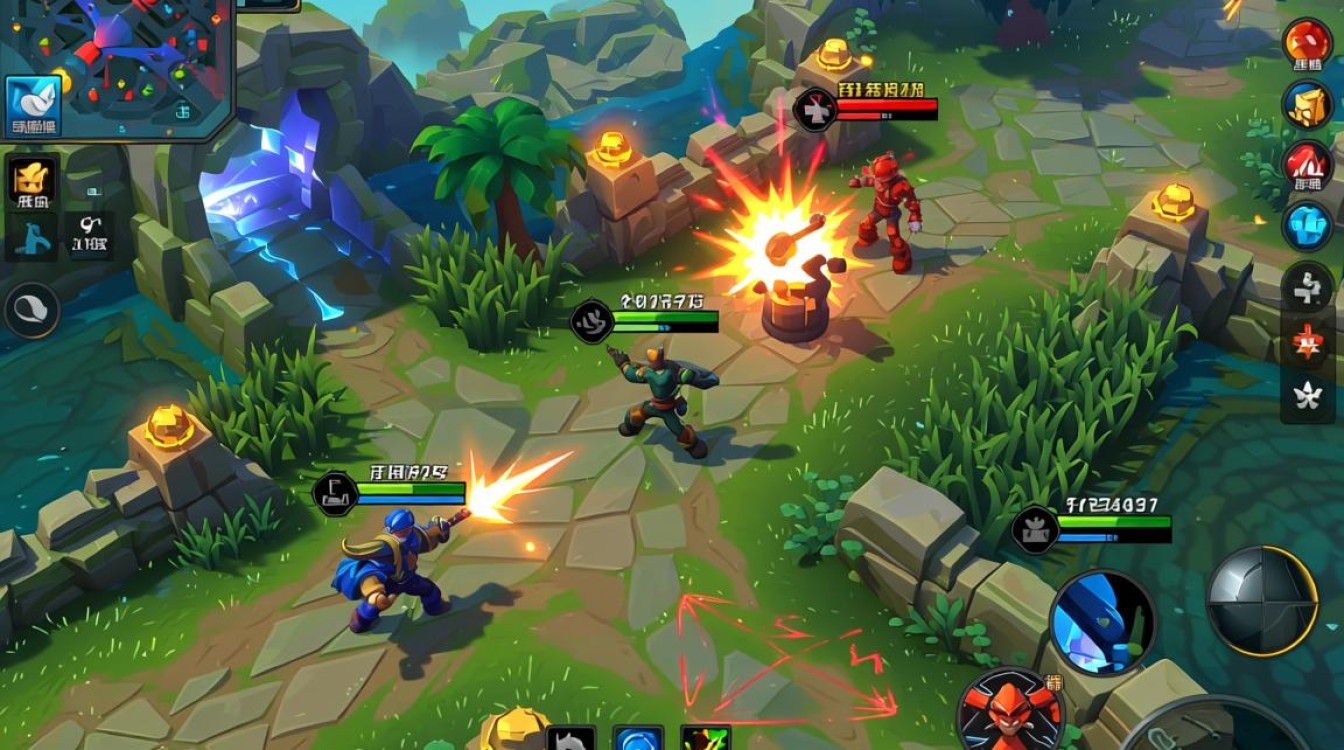Select the blue fist icon

pyautogui.click(x=1307, y=226)
